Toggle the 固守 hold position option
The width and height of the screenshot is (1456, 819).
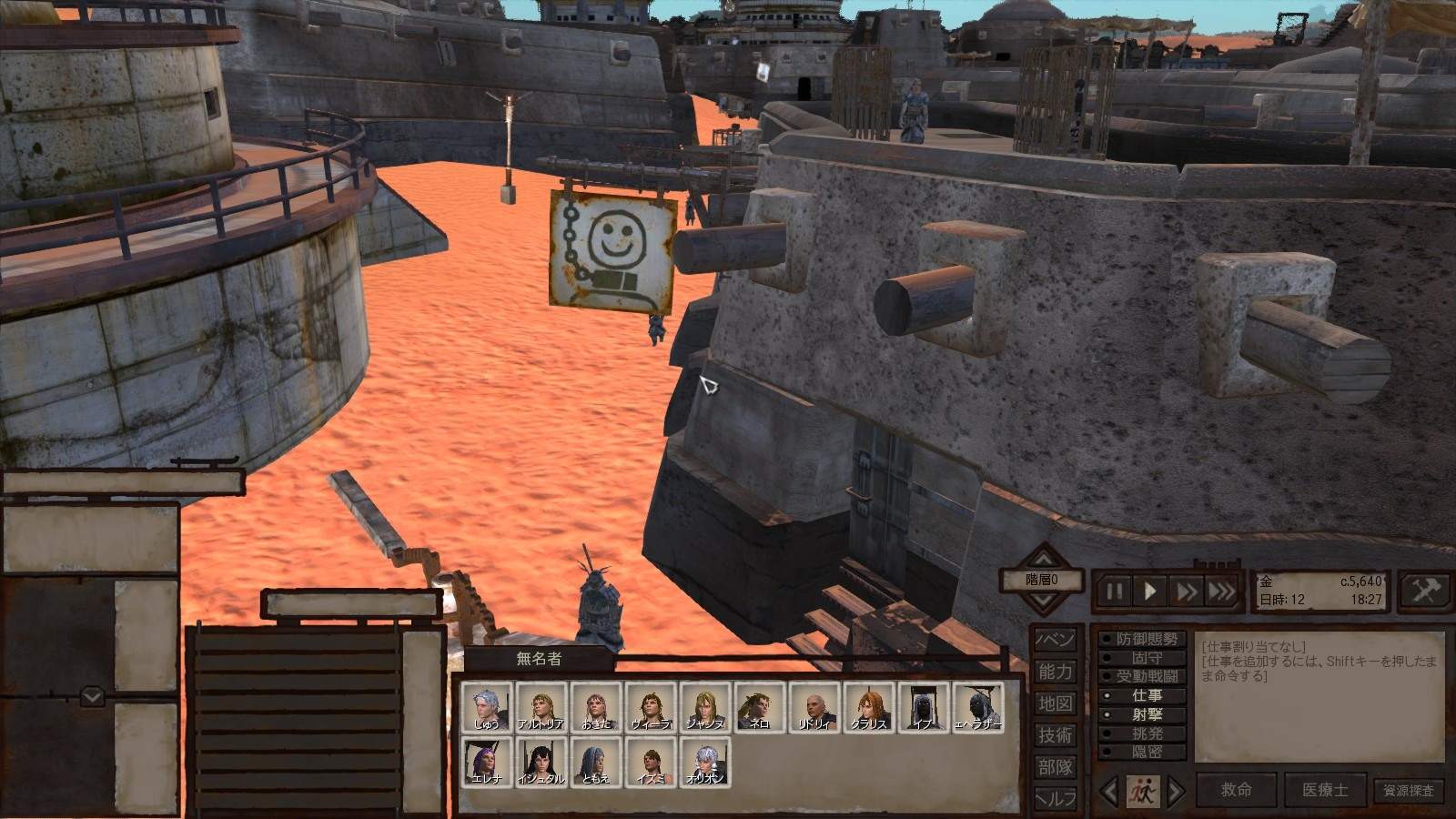tap(1146, 658)
